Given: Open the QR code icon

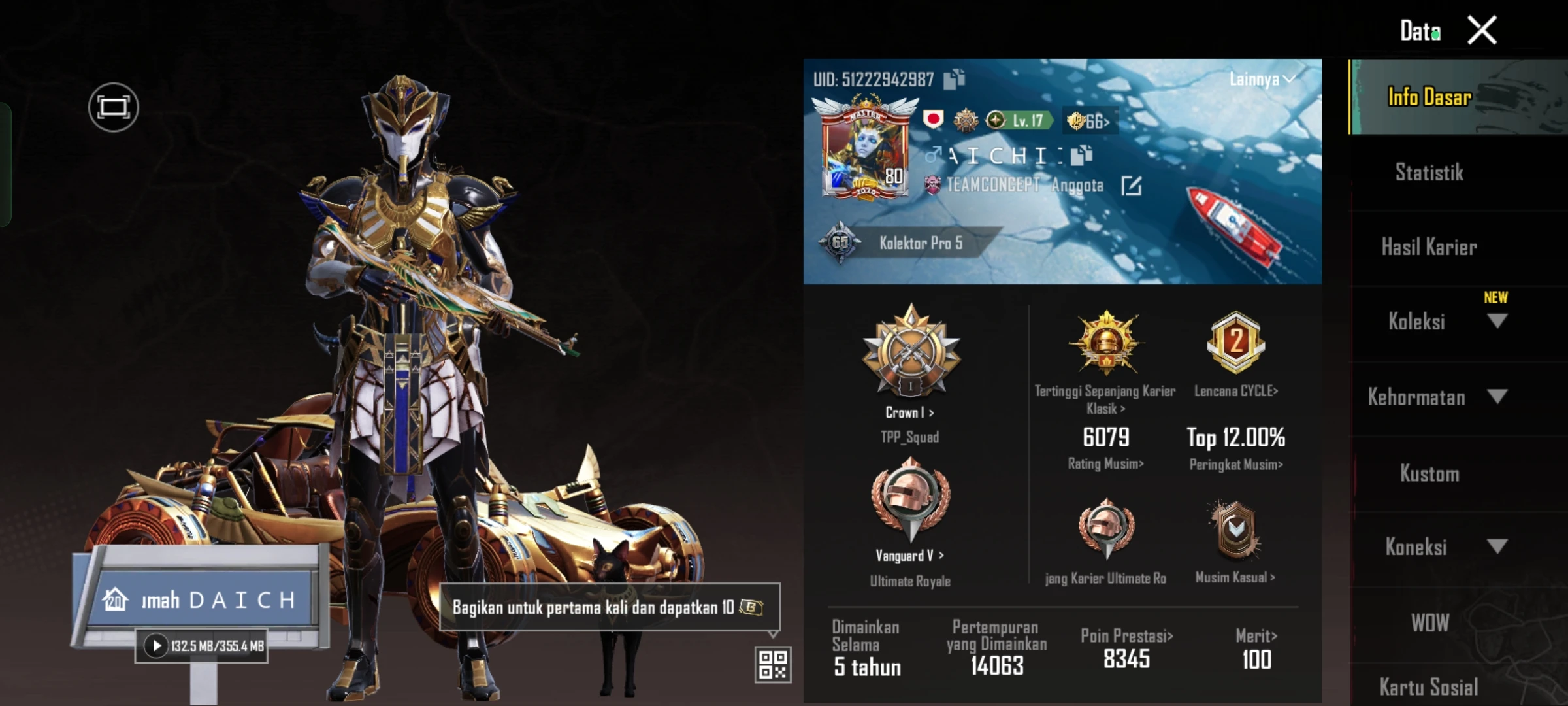Looking at the screenshot, I should coord(772,664).
